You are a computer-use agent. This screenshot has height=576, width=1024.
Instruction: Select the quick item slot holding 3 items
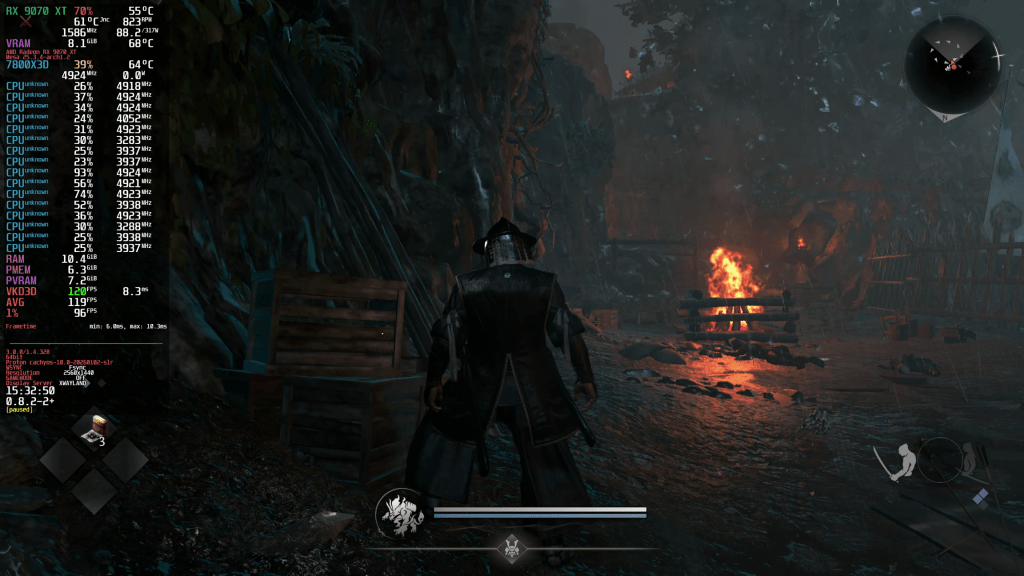point(97,430)
